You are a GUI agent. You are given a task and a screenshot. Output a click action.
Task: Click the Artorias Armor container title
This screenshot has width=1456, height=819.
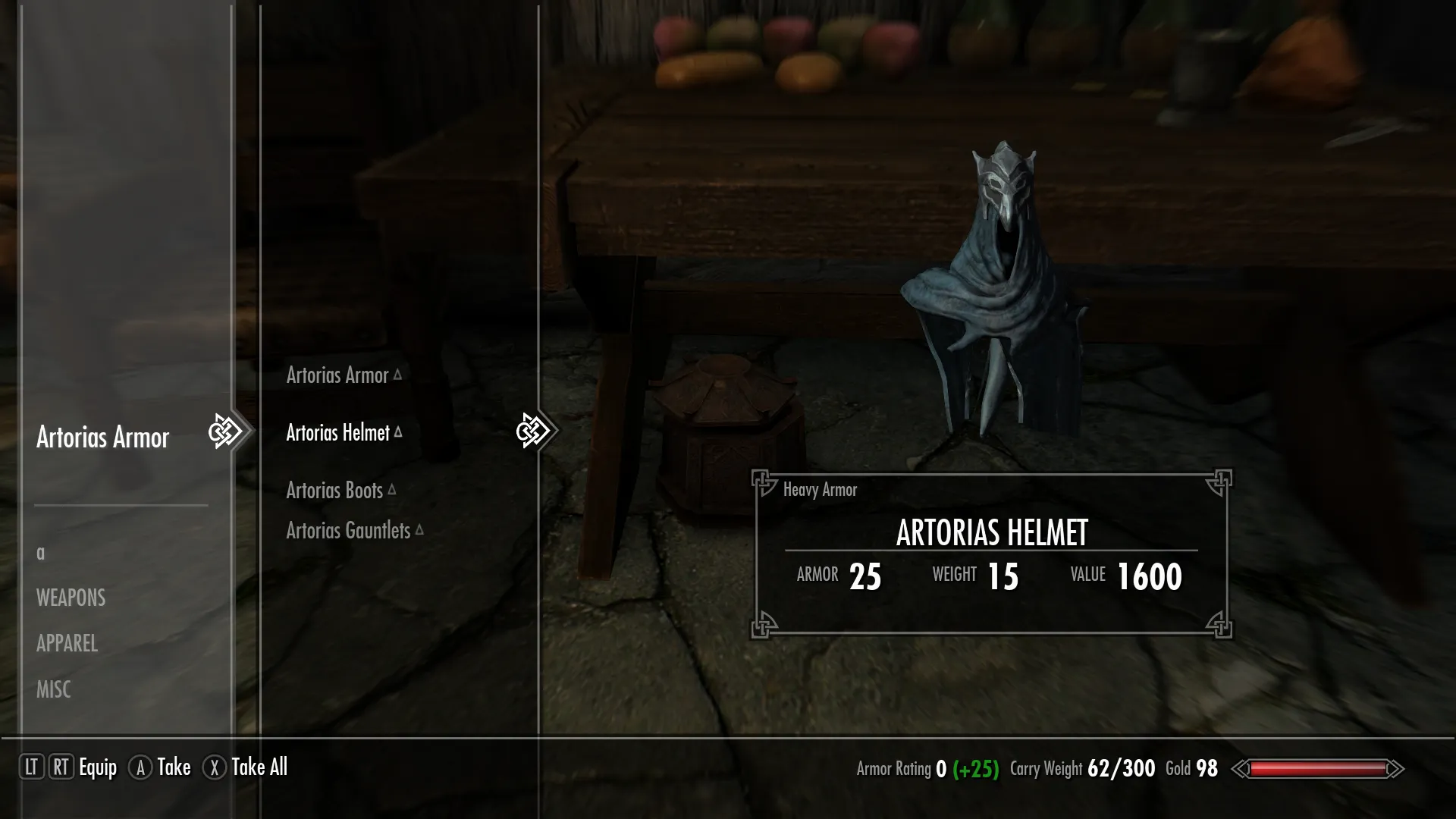coord(102,438)
